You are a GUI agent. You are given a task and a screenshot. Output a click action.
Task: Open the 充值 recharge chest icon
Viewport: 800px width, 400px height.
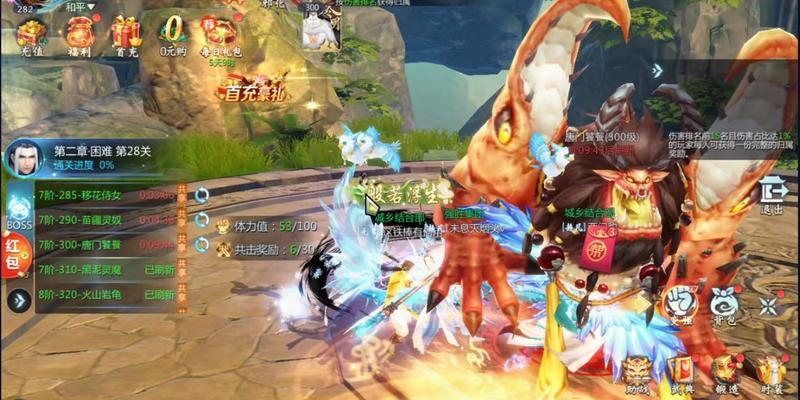(x=31, y=35)
